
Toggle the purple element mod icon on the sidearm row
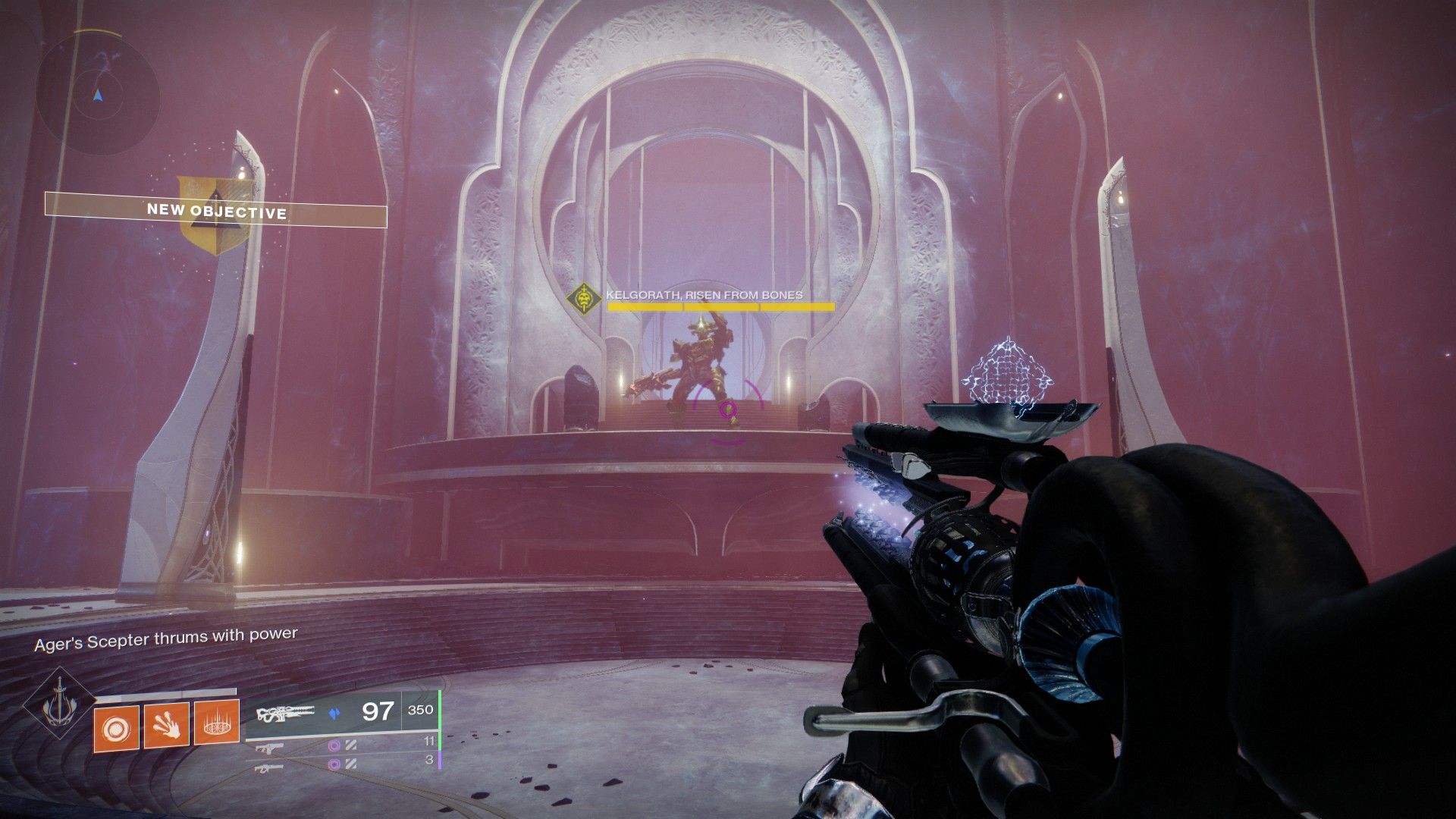(335, 746)
